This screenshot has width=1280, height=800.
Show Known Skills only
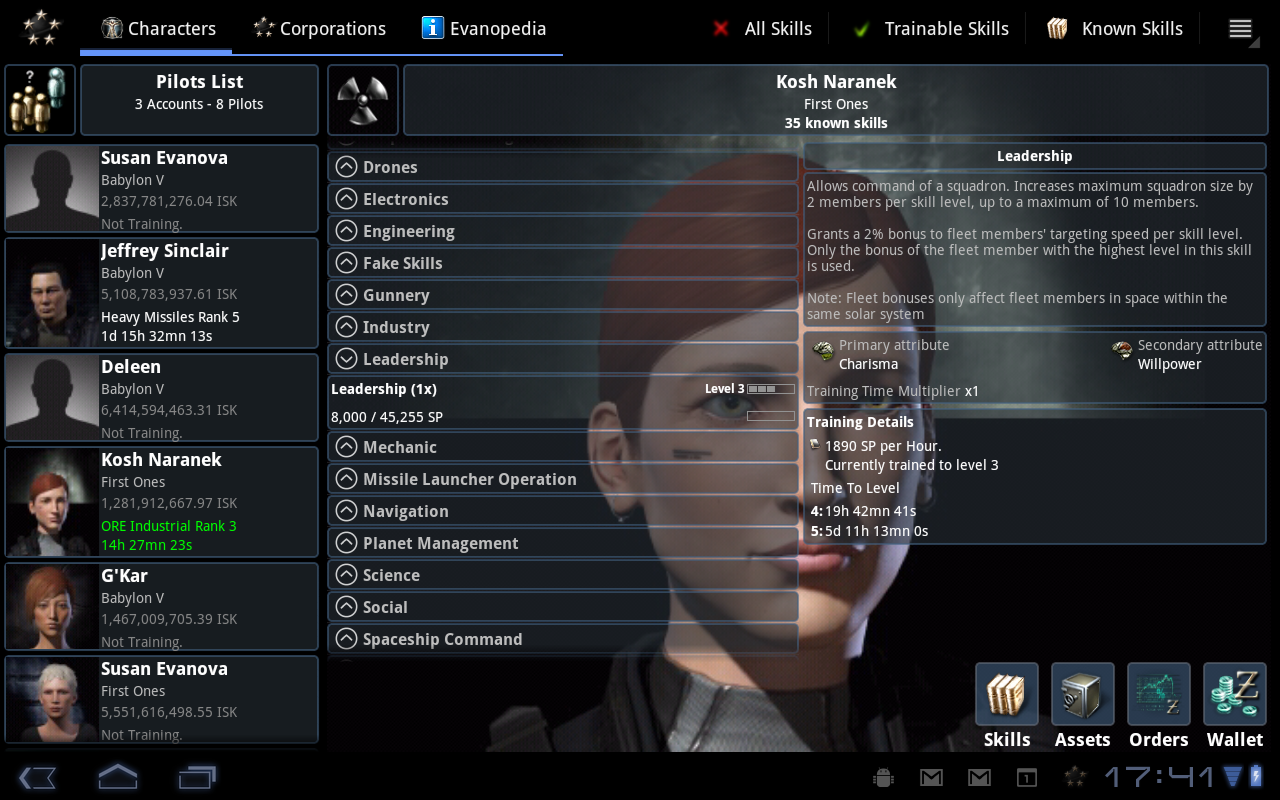pyautogui.click(x=1113, y=28)
